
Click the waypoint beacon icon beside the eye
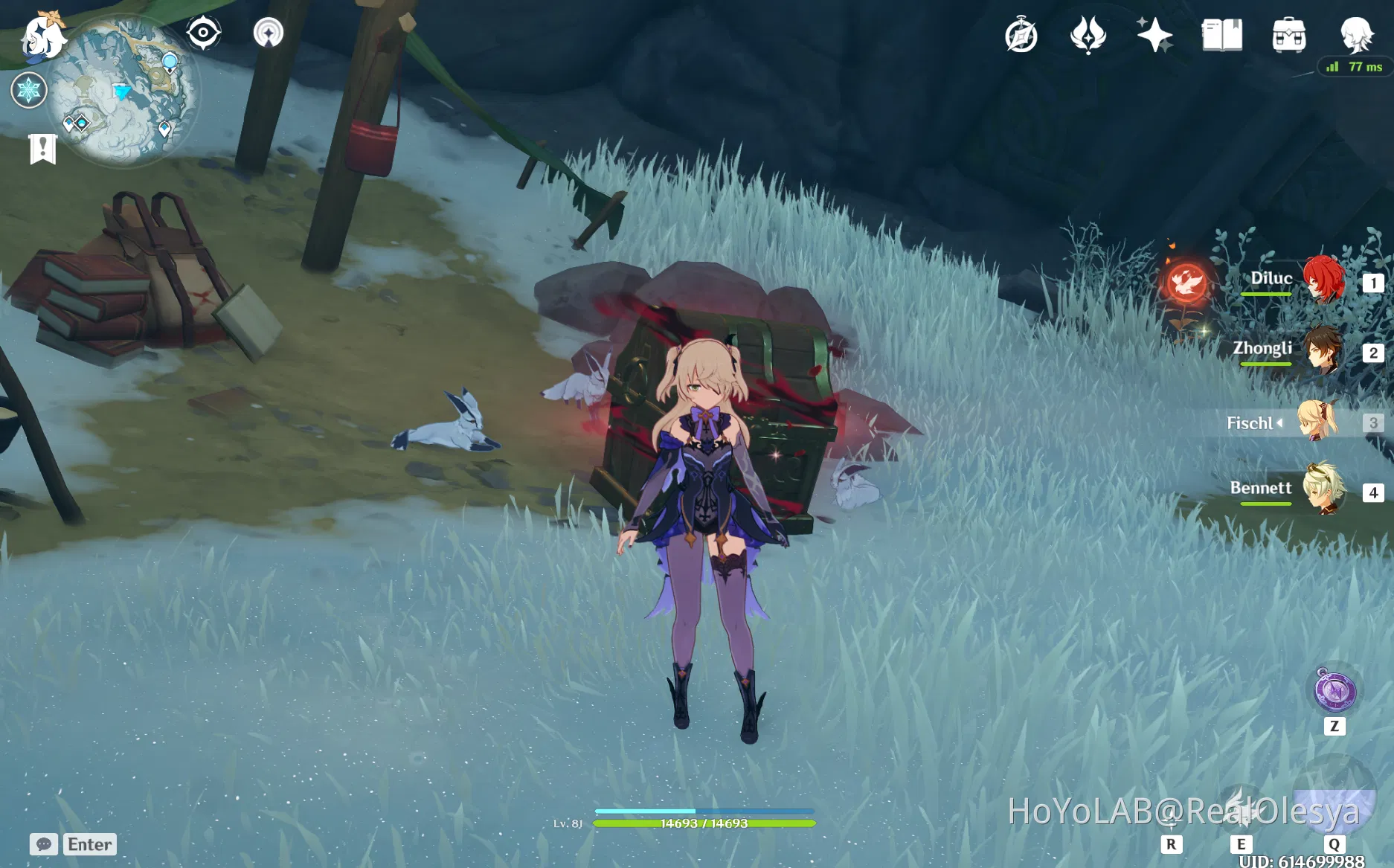pyautogui.click(x=269, y=32)
